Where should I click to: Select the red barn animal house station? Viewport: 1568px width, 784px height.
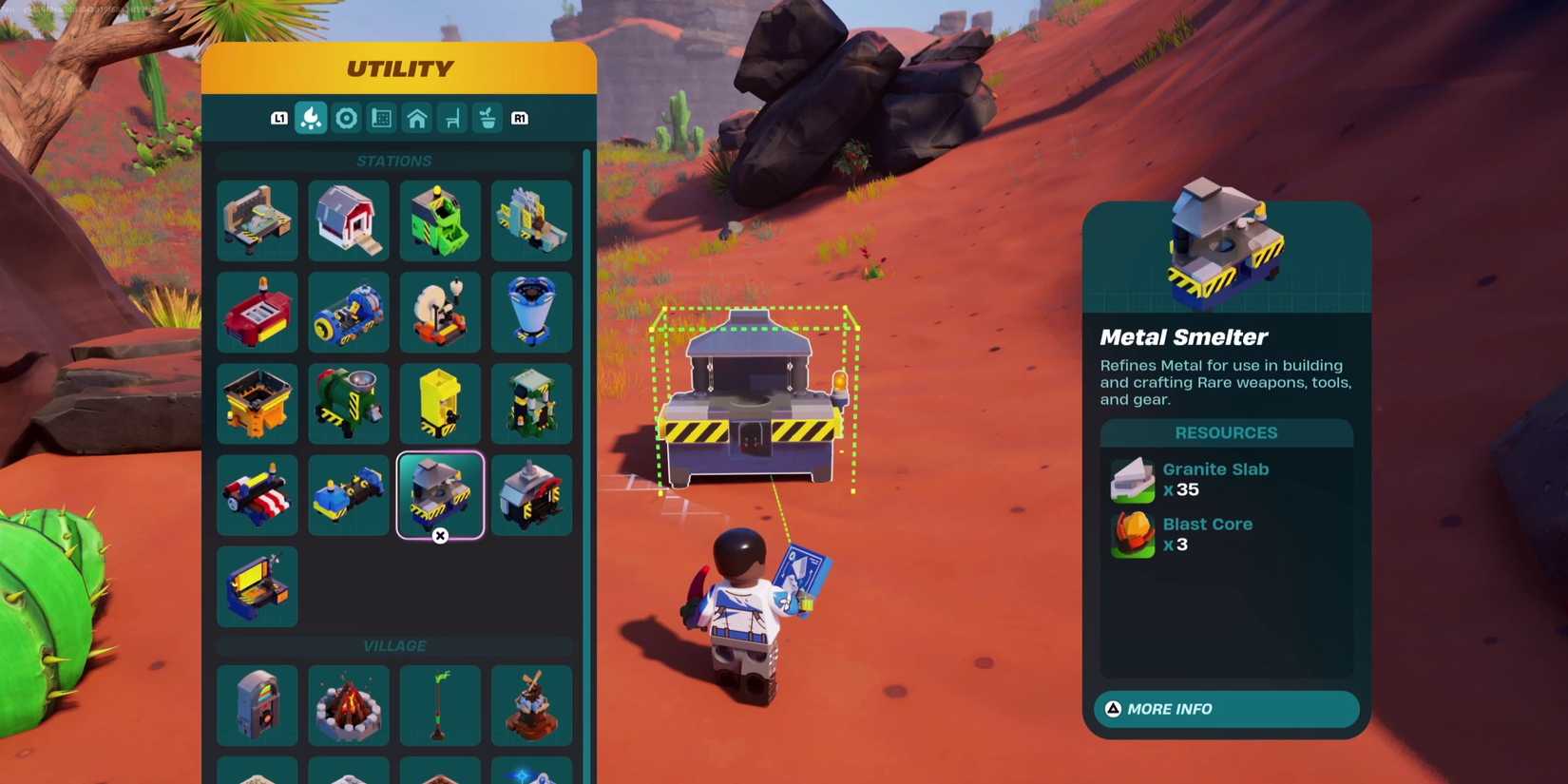coord(348,220)
